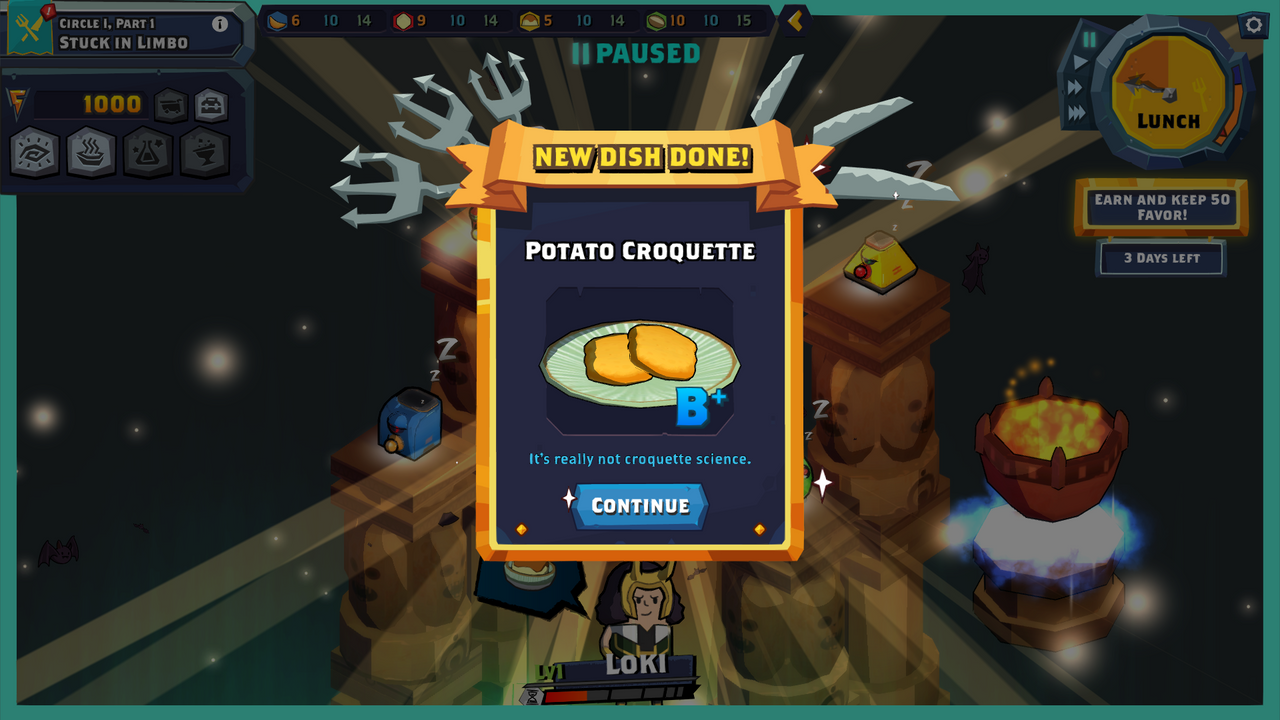
Task: Enable triple-speed fast forward
Action: coord(1076,110)
